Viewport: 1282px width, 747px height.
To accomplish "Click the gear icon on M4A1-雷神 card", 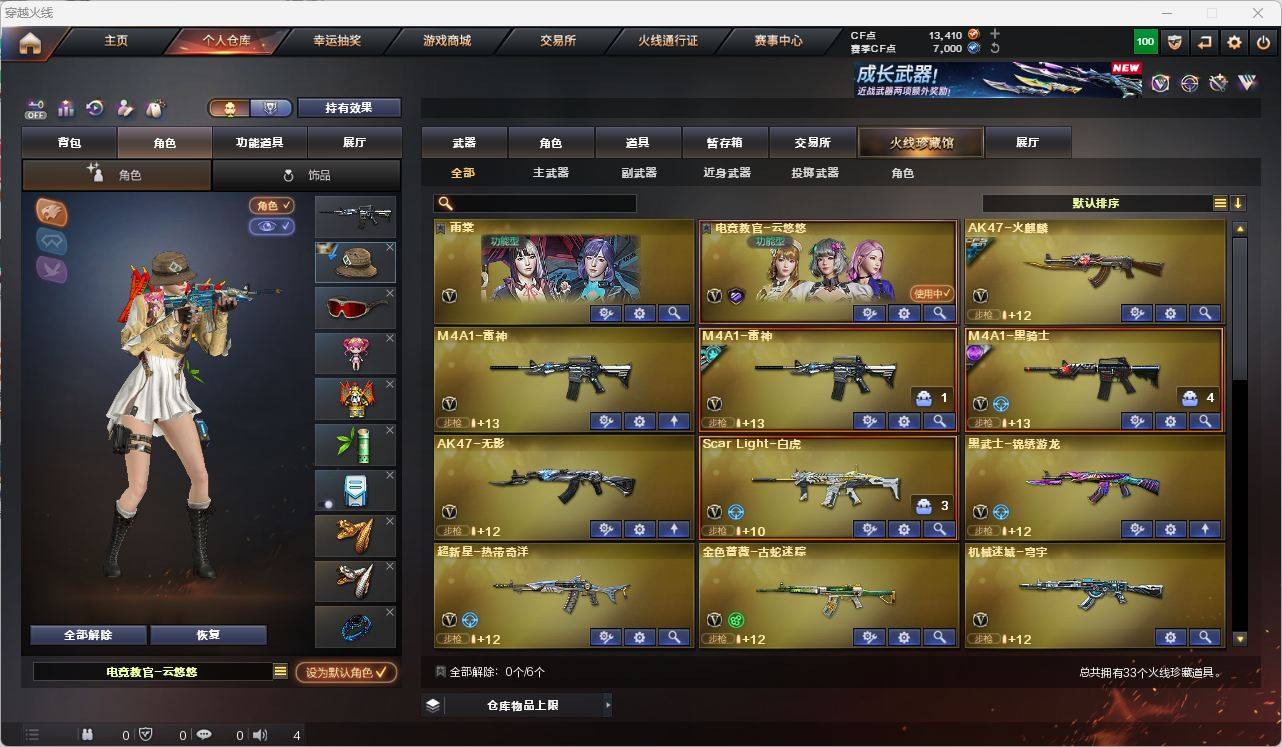I will [639, 421].
